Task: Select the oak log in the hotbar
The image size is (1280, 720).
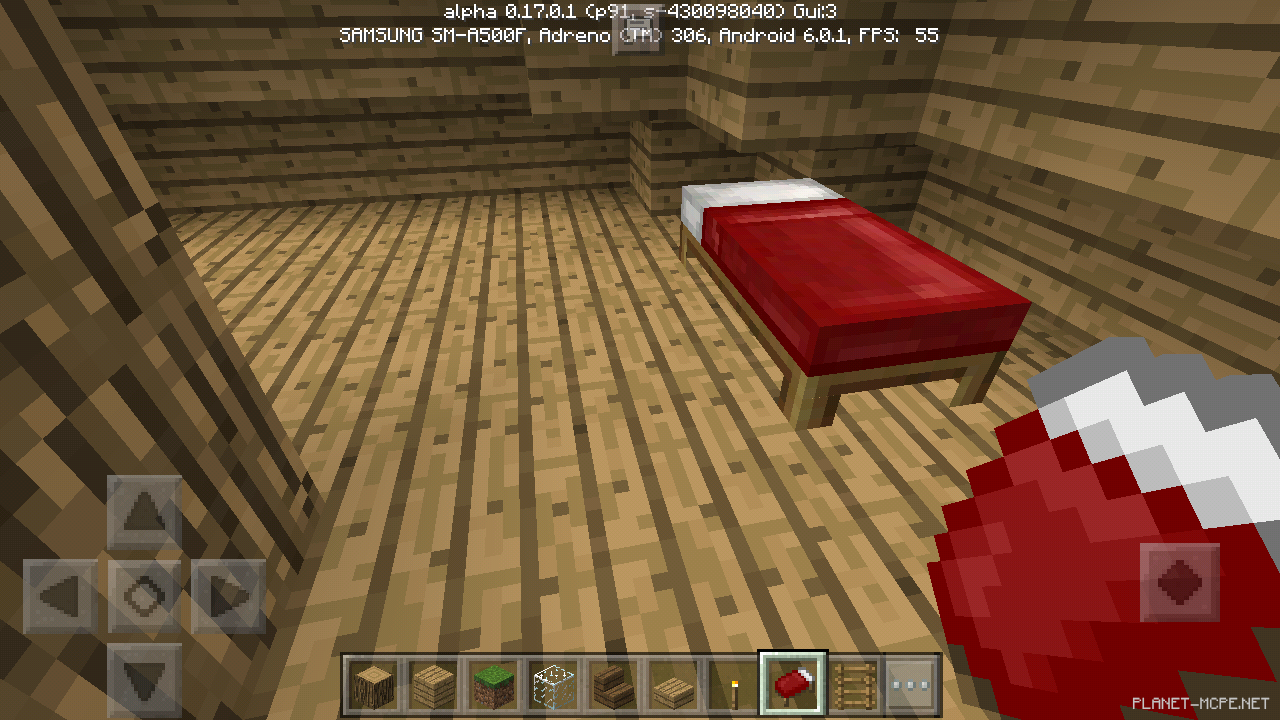Action: [372, 683]
